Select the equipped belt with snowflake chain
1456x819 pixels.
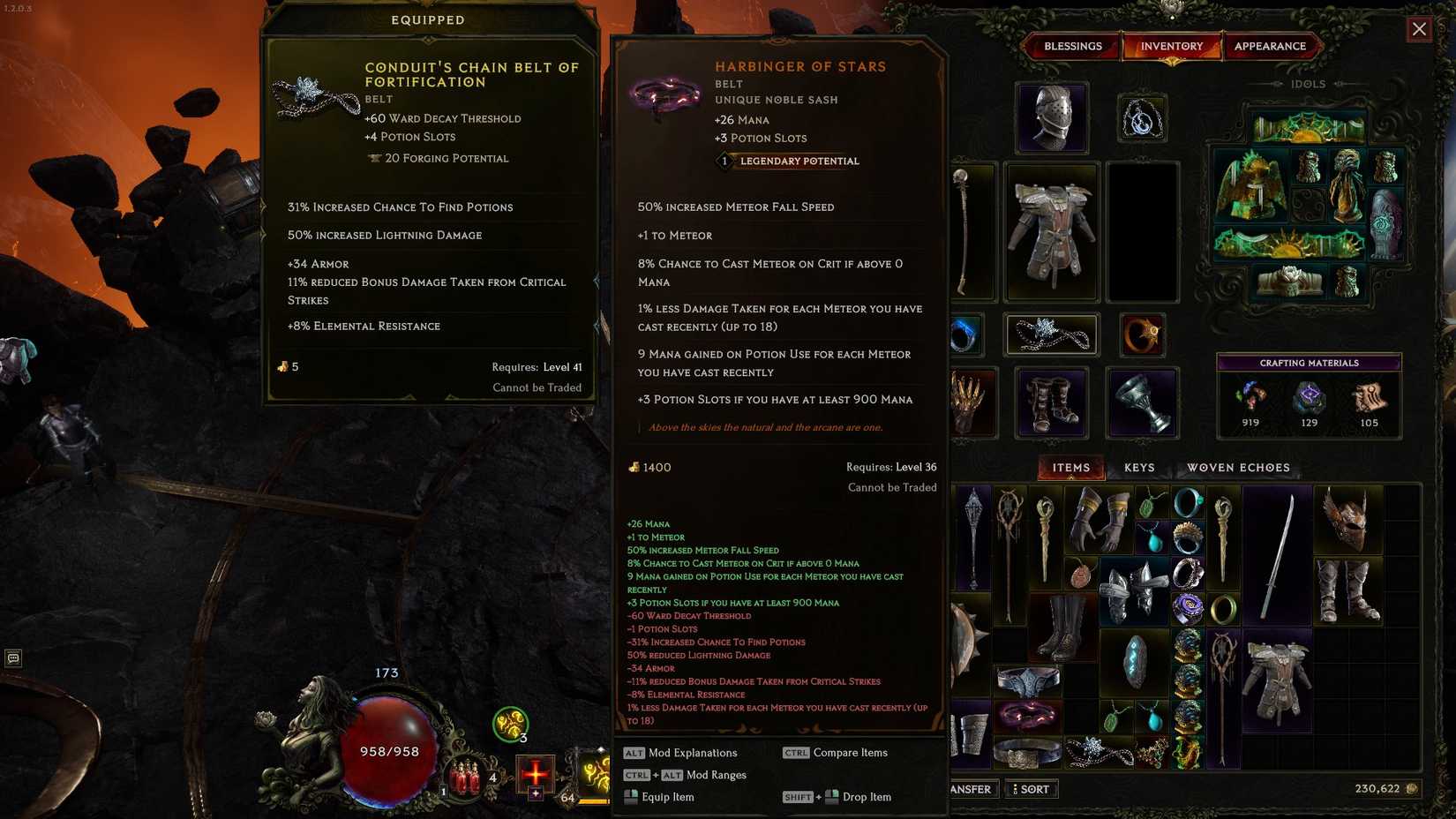click(x=1050, y=334)
